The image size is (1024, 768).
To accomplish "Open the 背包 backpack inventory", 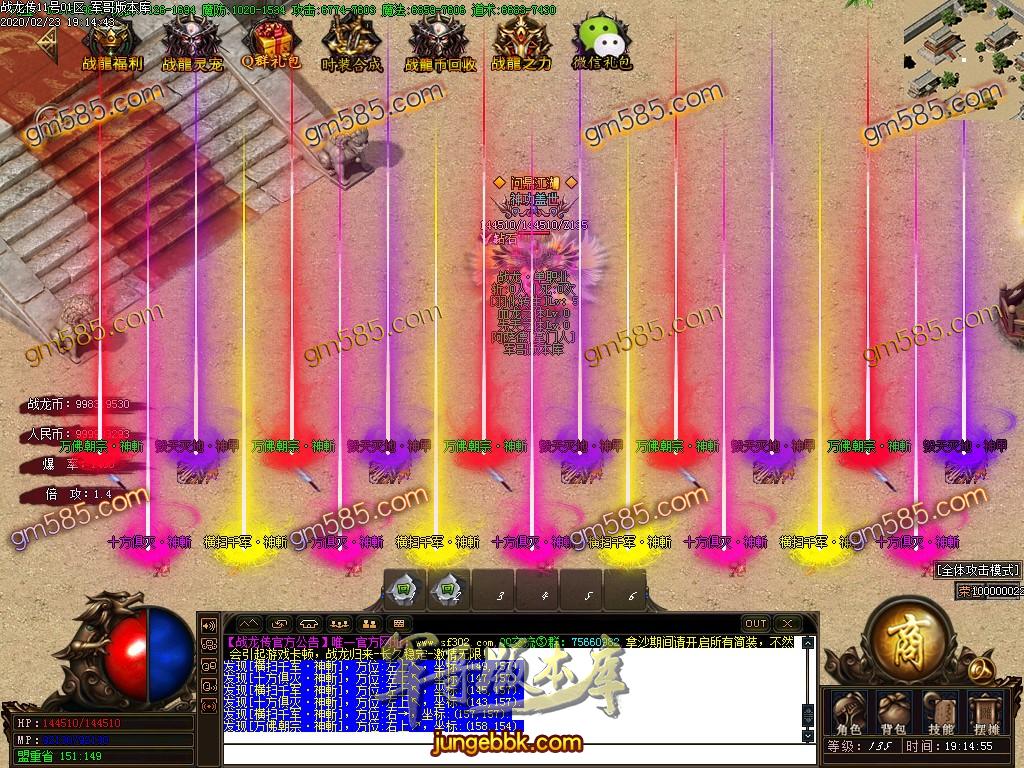I will coord(893,708).
